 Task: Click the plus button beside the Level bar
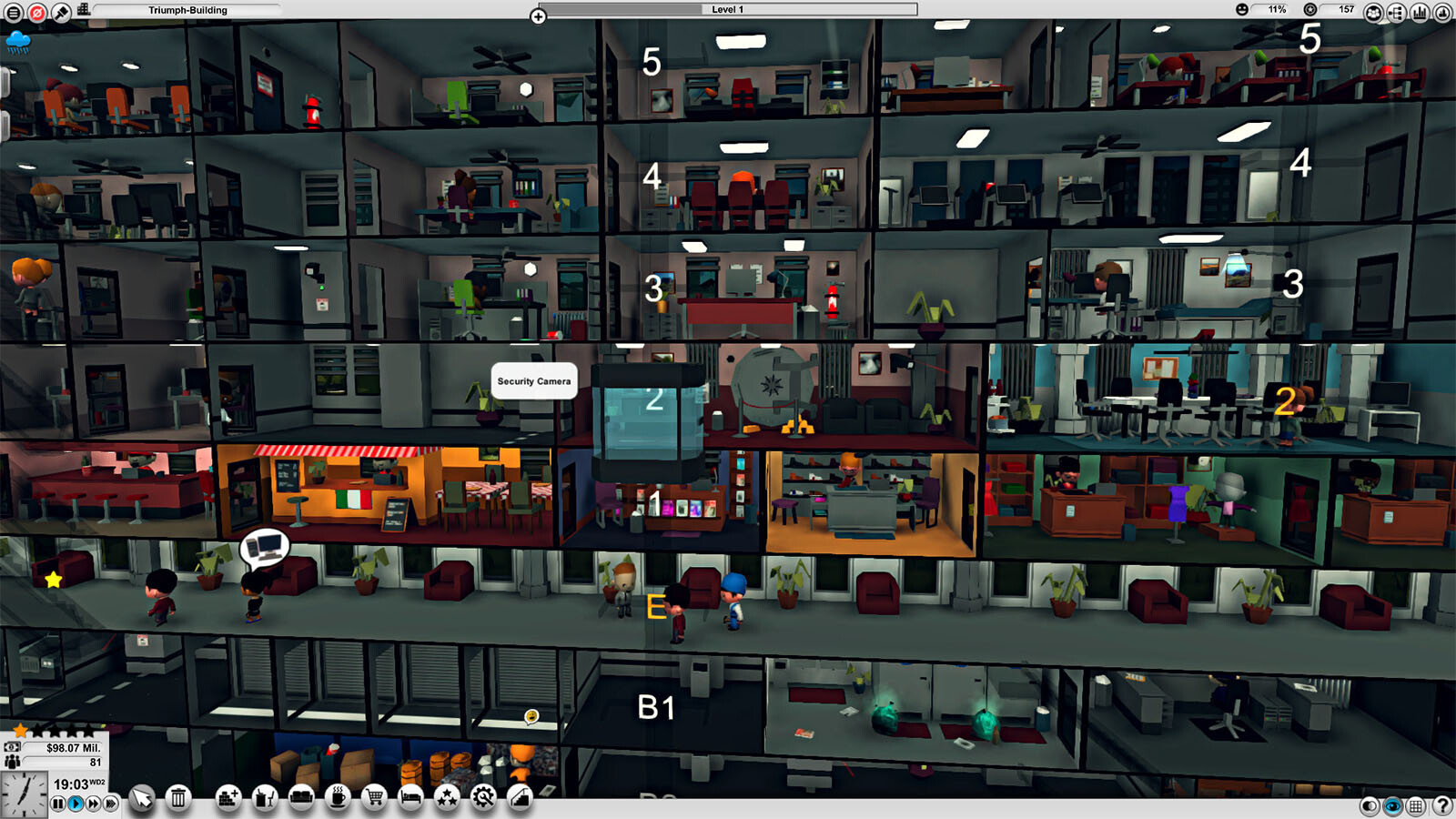538,16
